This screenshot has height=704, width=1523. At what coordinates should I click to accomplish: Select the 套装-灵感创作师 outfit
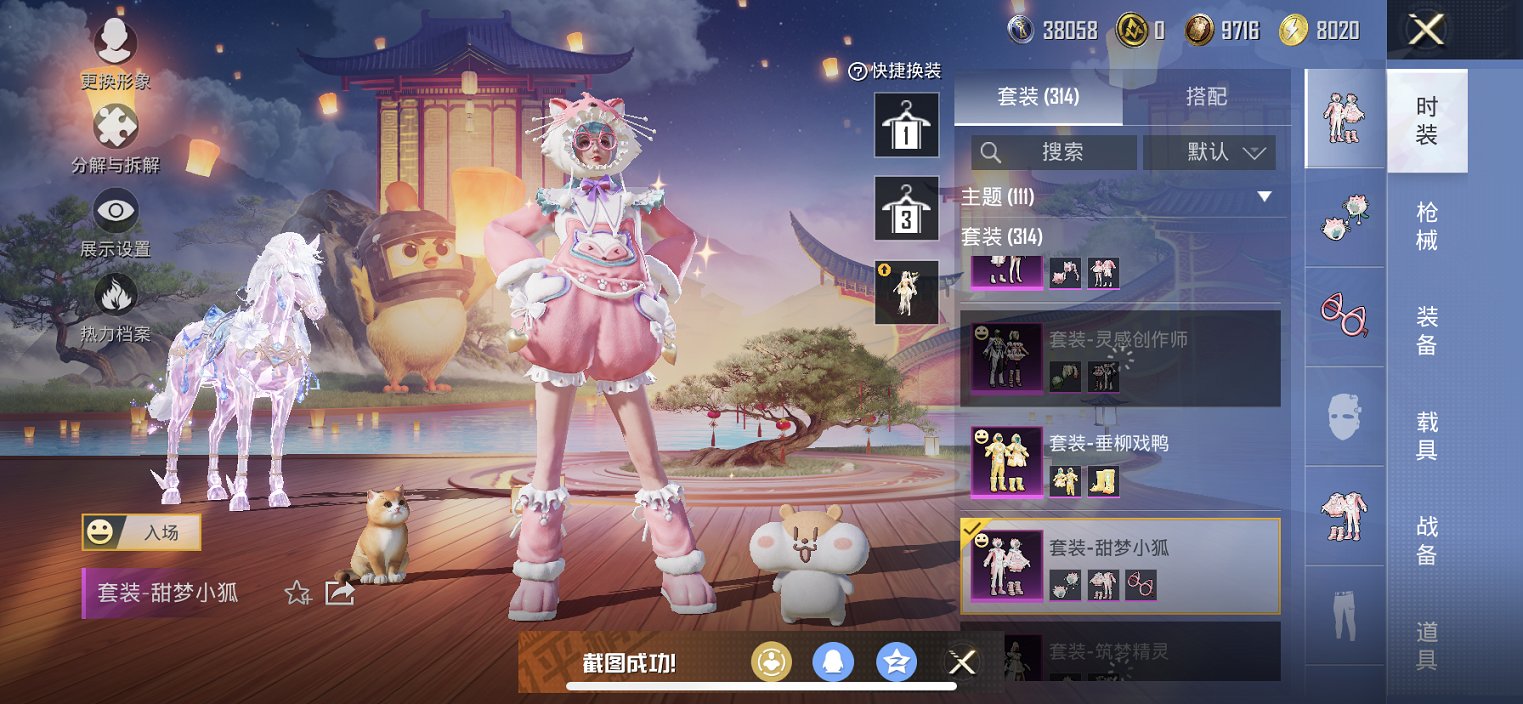point(1120,358)
